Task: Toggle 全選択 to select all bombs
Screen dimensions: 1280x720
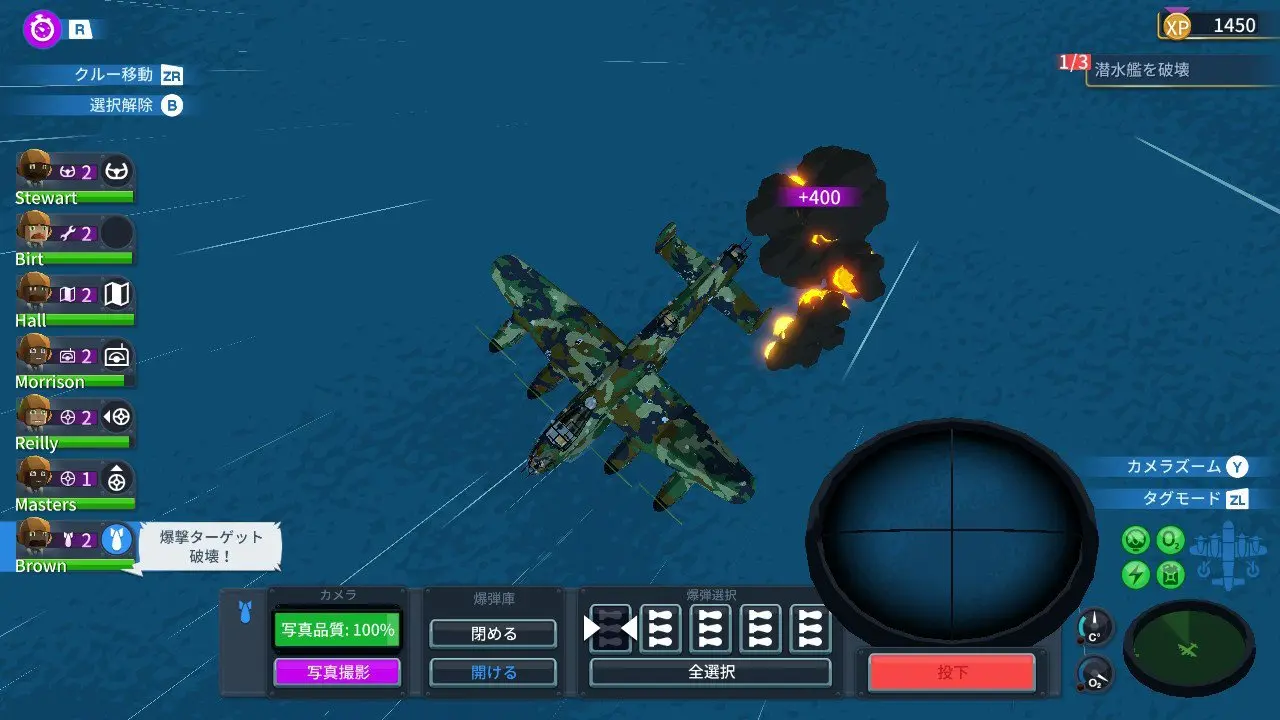Action: pos(710,672)
